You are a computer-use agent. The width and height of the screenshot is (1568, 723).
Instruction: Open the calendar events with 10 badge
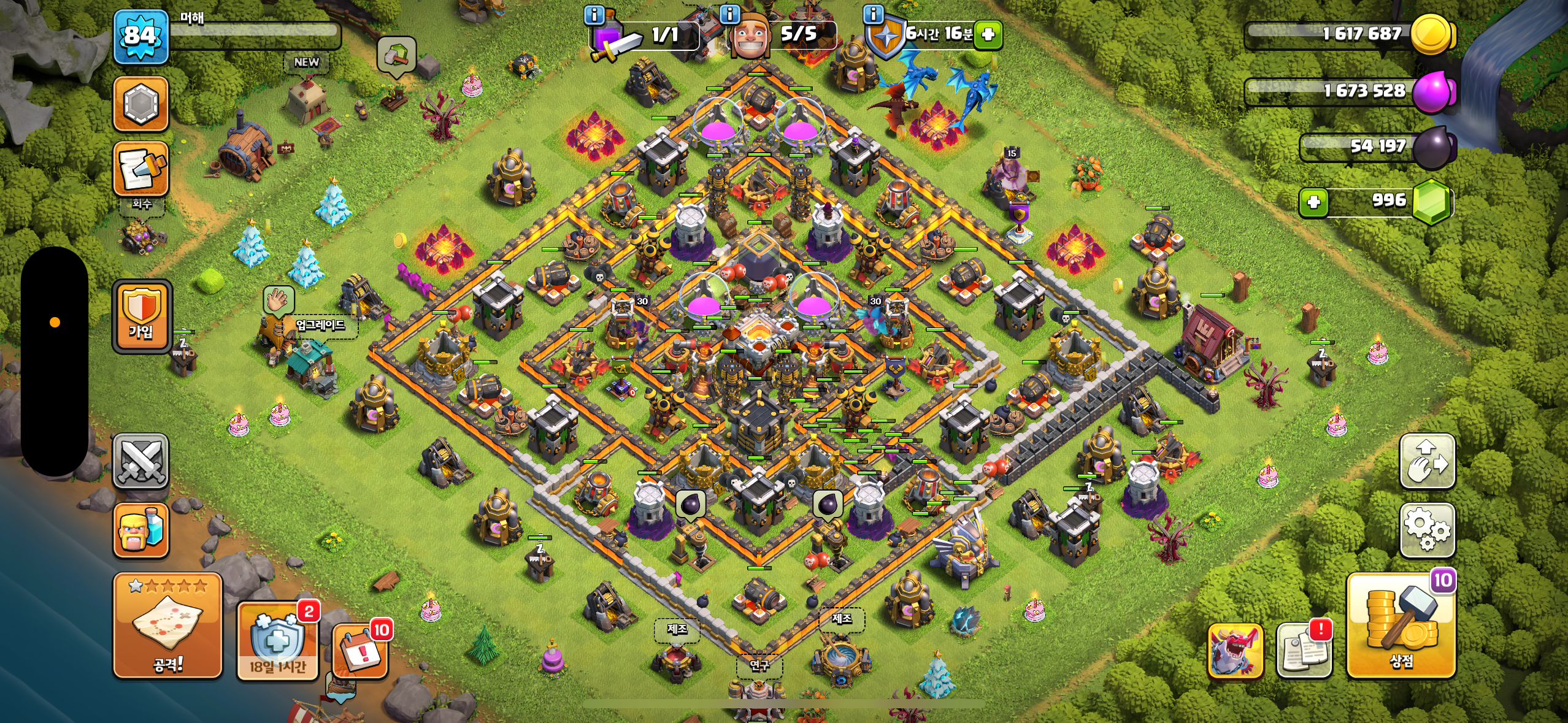pyautogui.click(x=360, y=651)
